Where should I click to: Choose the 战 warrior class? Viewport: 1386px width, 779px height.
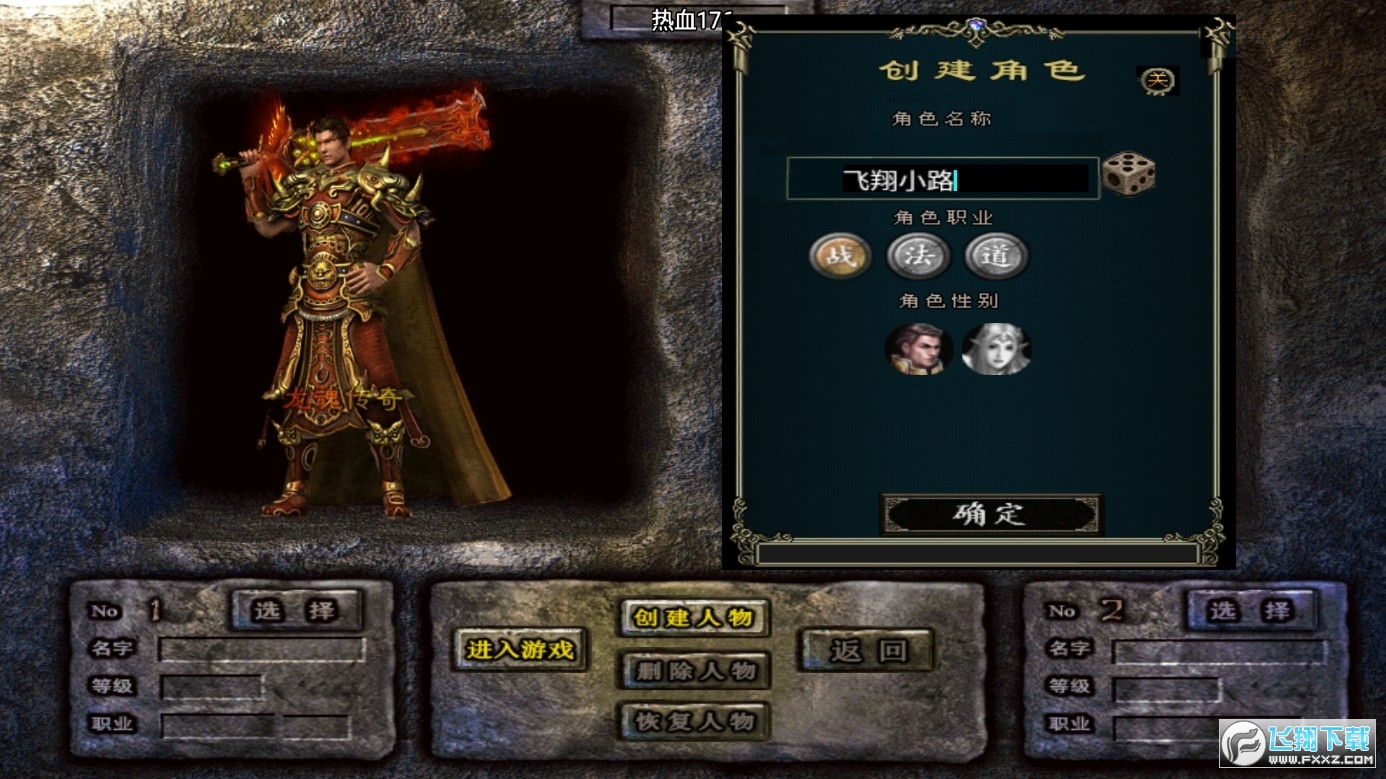[839, 256]
